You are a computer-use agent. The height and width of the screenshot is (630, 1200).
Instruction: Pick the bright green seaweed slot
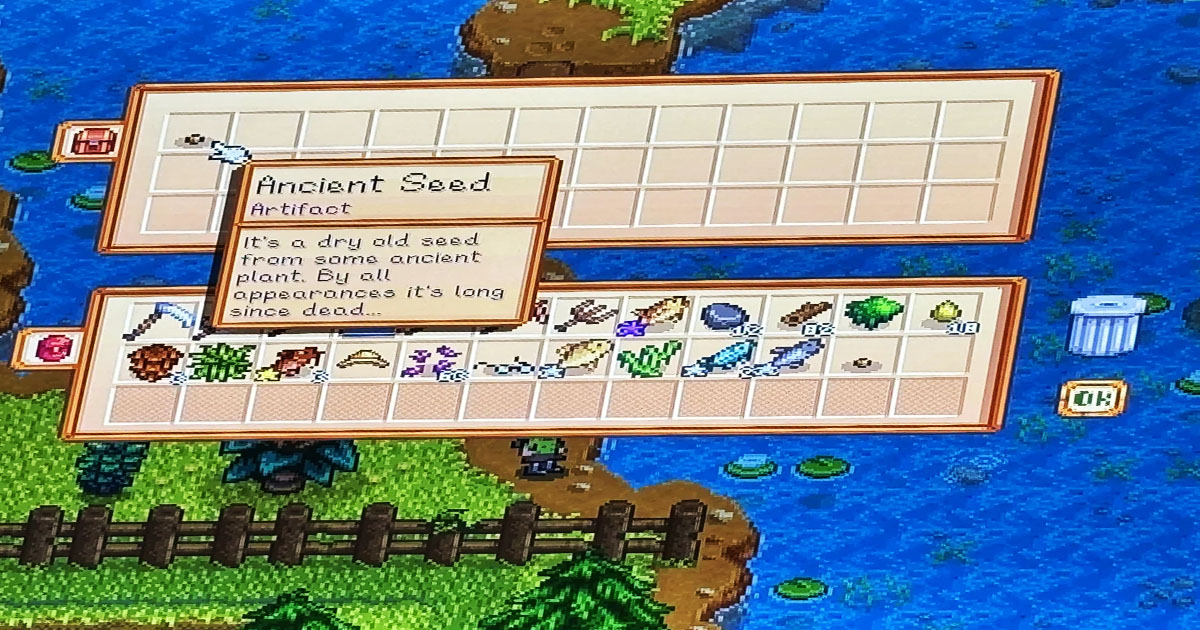648,358
